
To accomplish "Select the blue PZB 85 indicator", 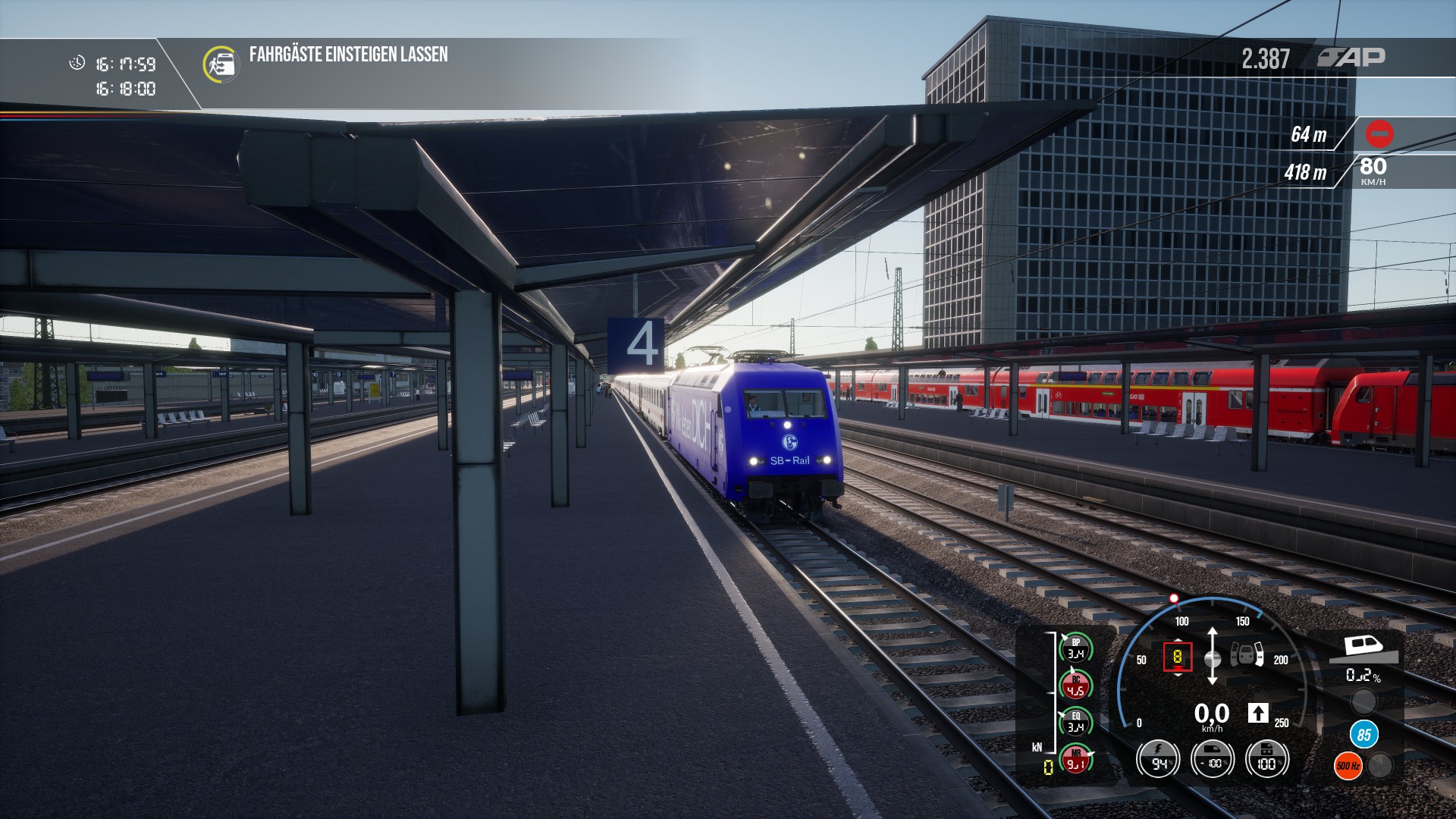I will coord(1363,734).
